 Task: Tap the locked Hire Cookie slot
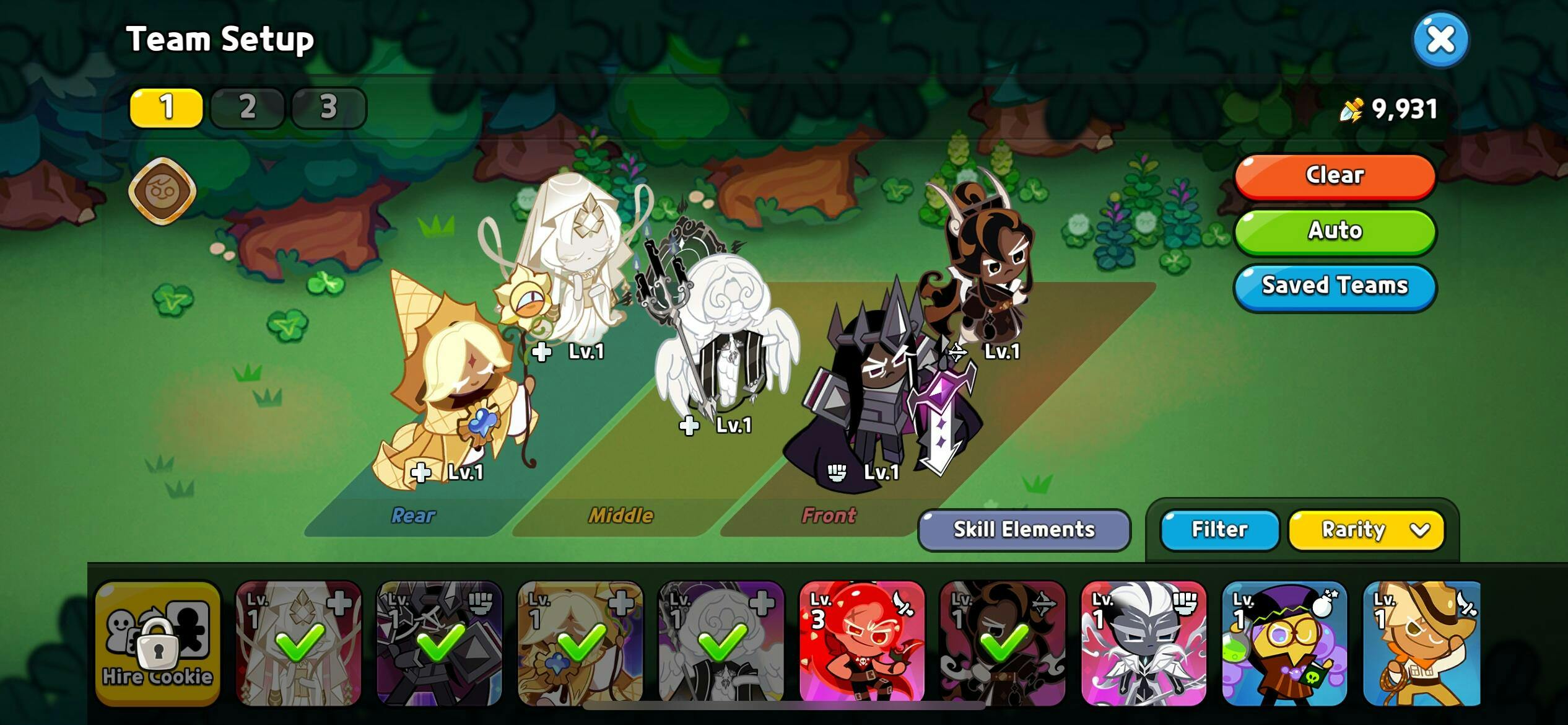click(158, 643)
